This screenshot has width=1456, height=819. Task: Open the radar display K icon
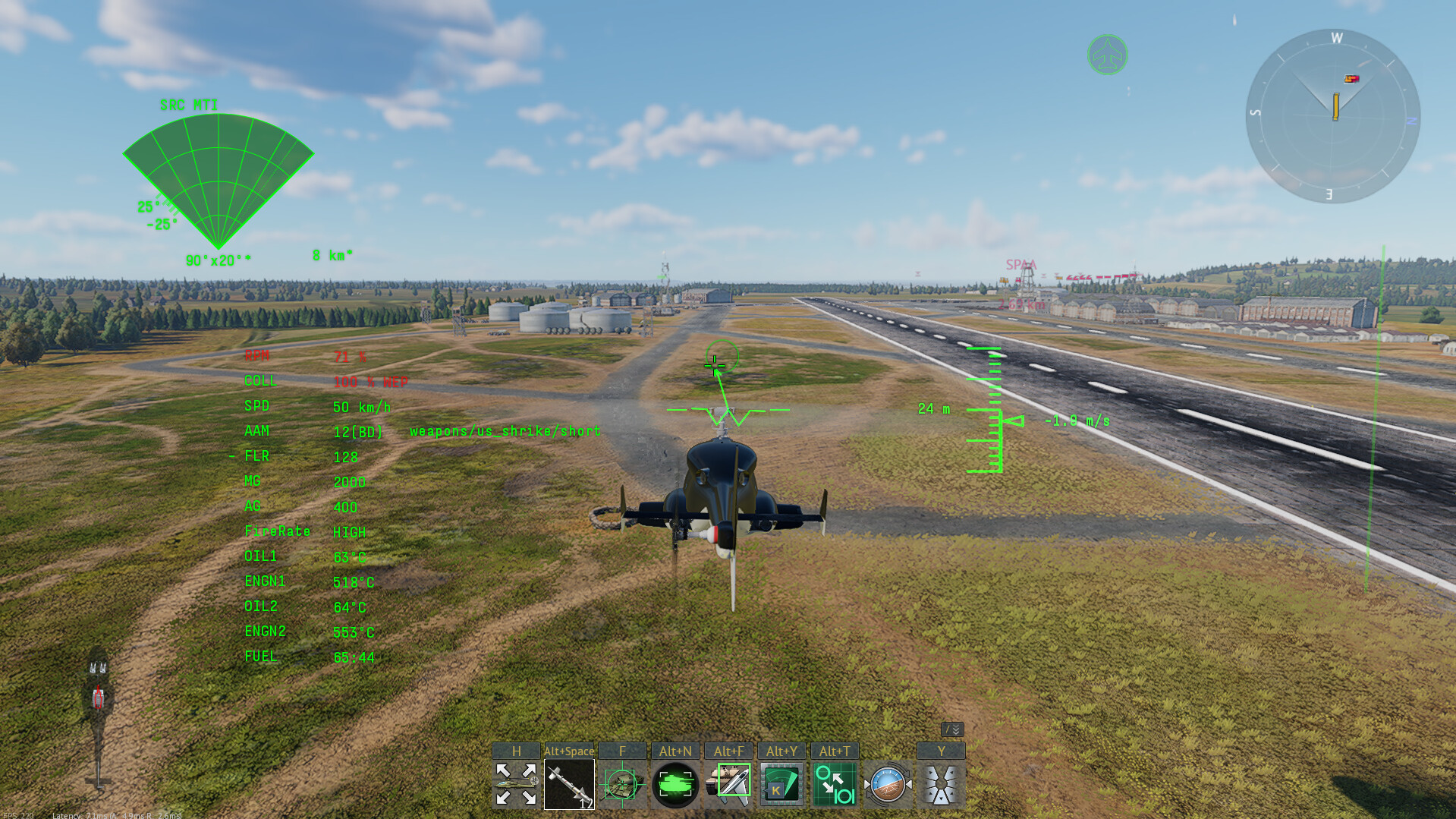pos(781,784)
